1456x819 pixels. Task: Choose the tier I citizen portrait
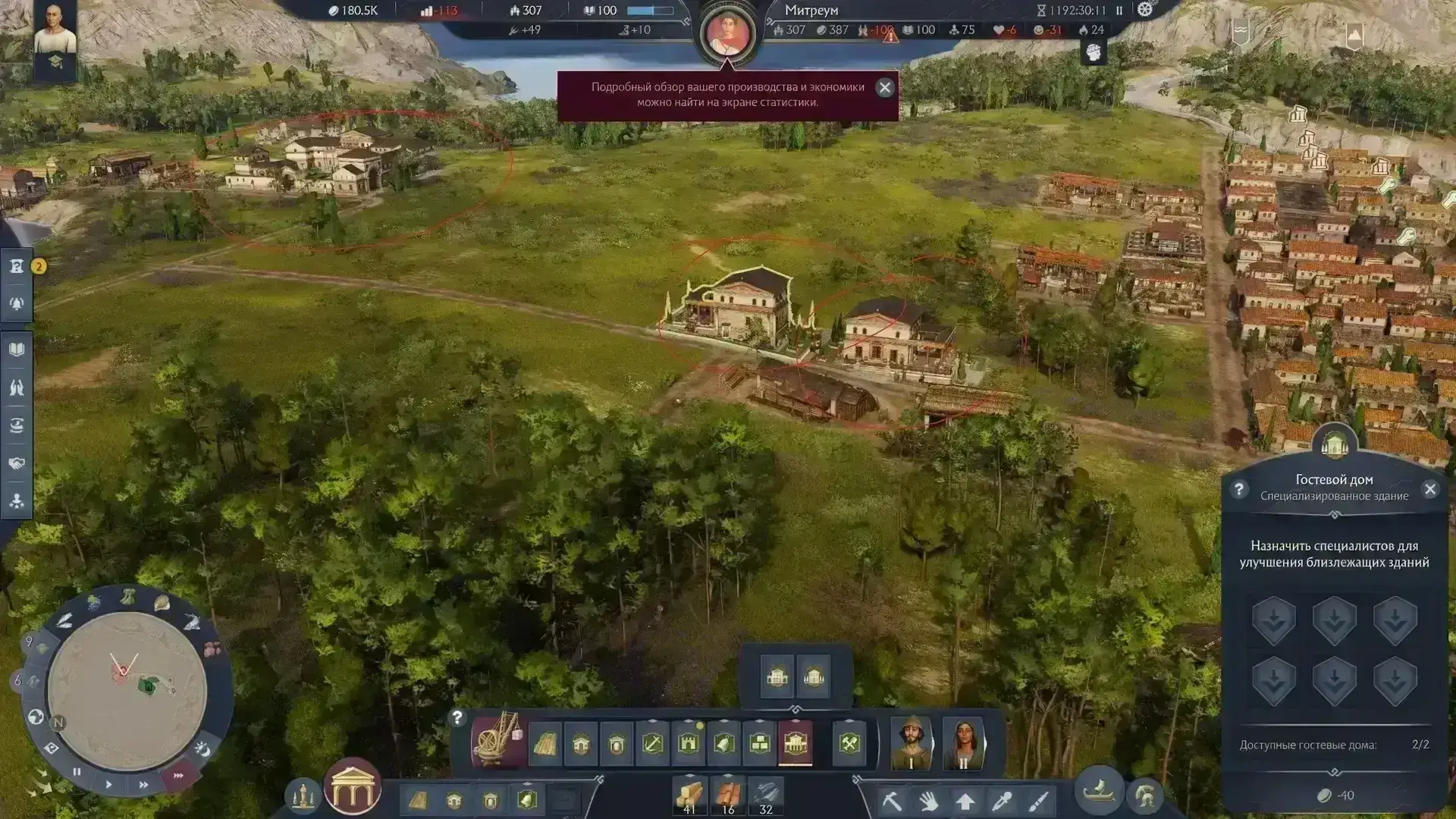(x=911, y=742)
